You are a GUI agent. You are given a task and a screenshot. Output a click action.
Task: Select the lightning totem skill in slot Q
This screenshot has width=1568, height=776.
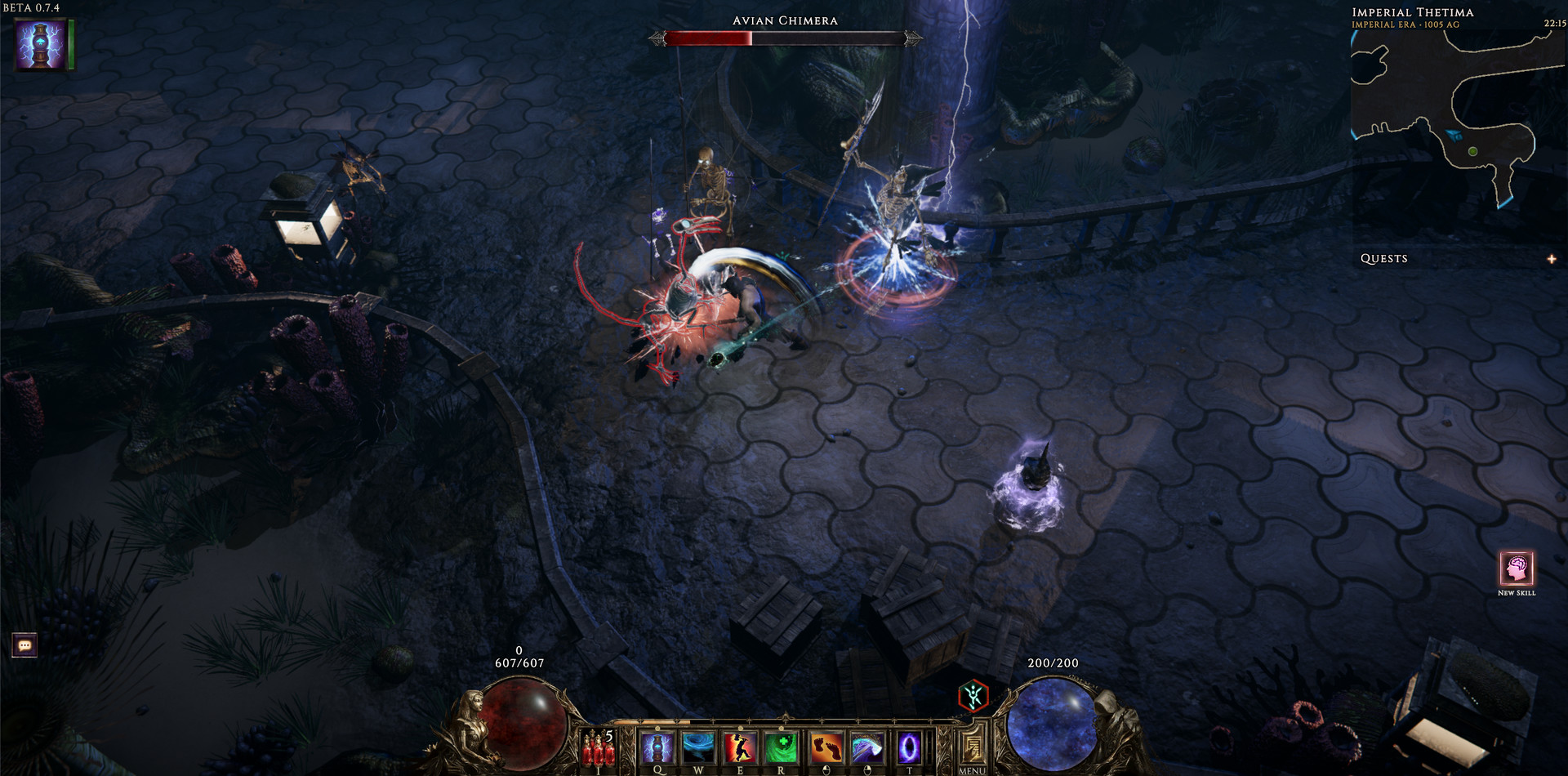(657, 747)
